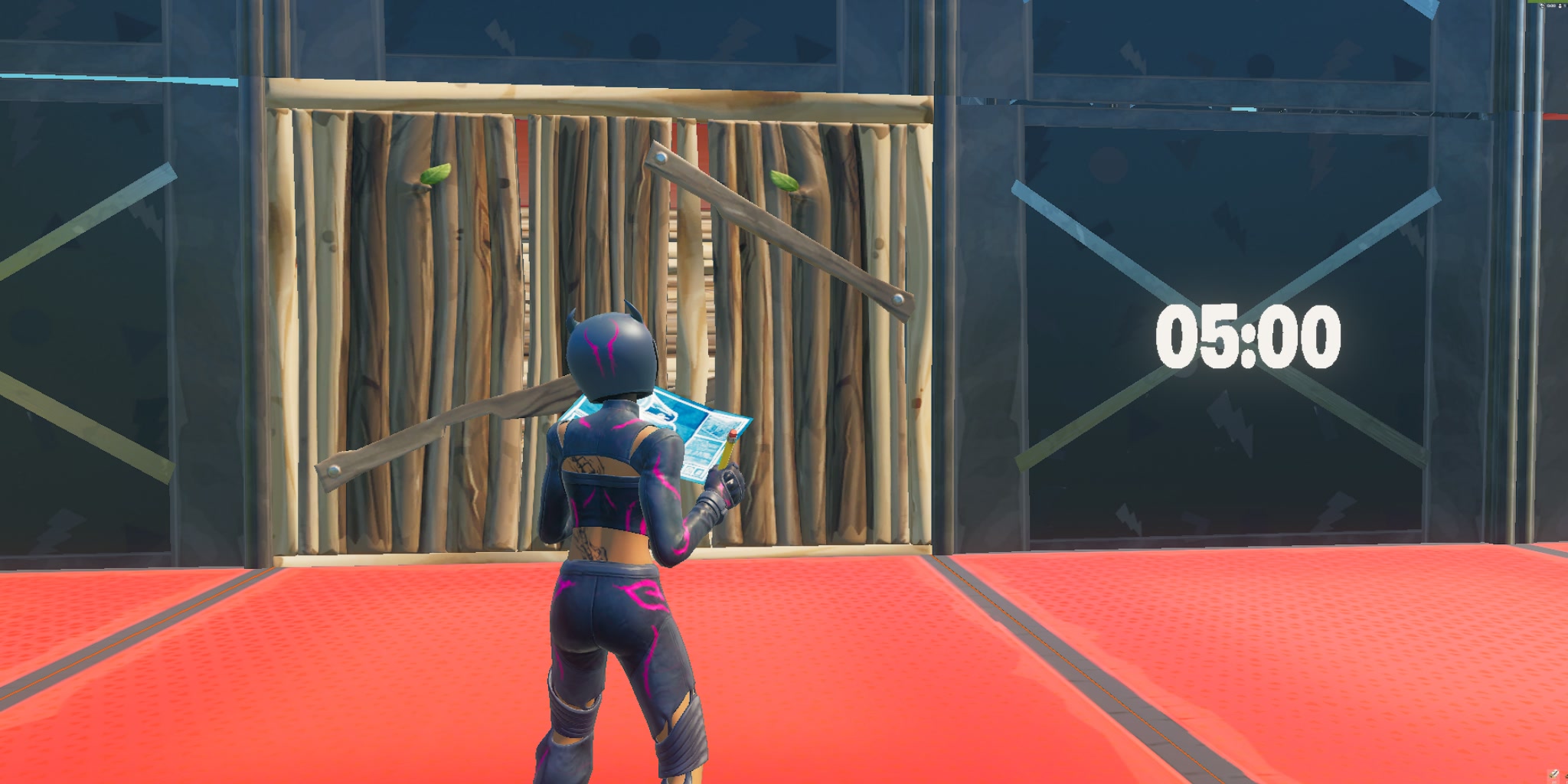This screenshot has width=1568, height=784.
Task: Click the green leaf on the right wooden wall
Action: 783,181
